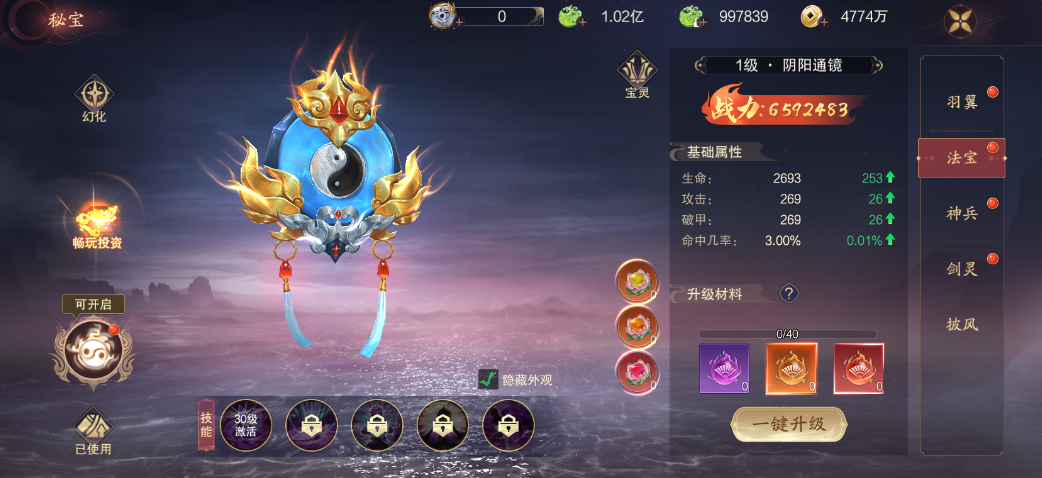1042x478 pixels.
Task: Add more green ingot currency (1.02亿)
Action: [571, 16]
